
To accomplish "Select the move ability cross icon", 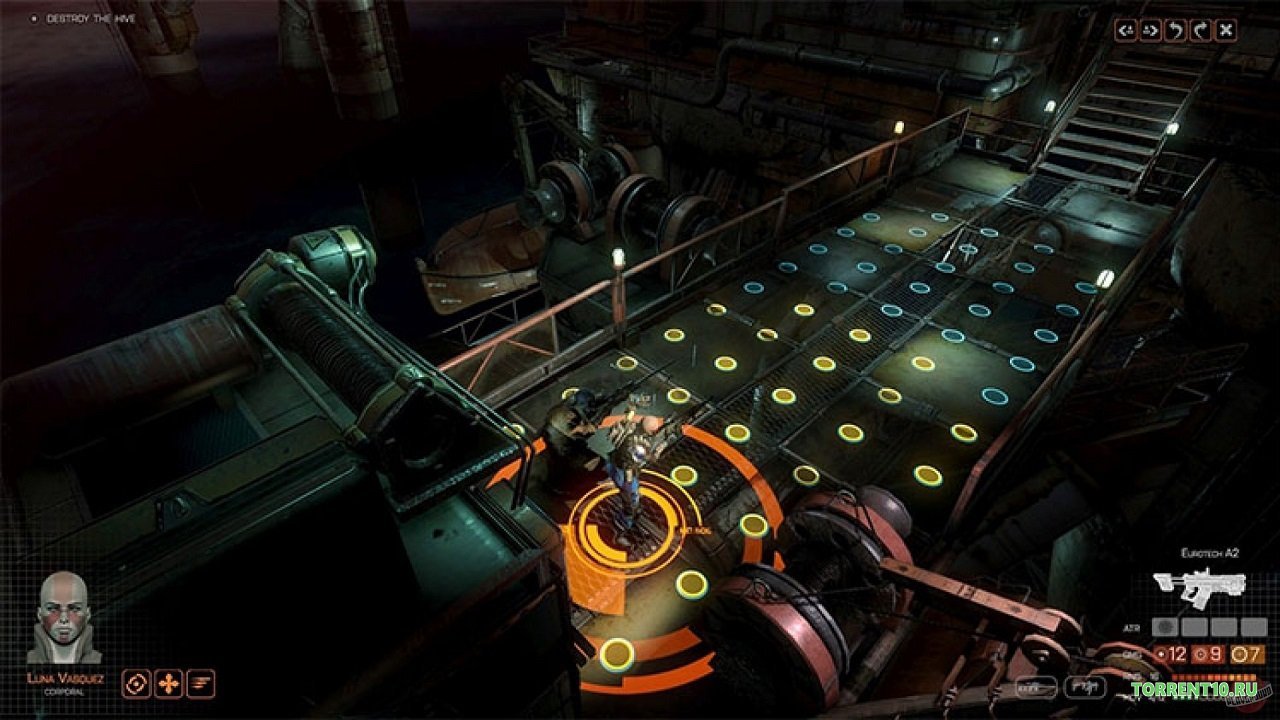I will pos(168,683).
